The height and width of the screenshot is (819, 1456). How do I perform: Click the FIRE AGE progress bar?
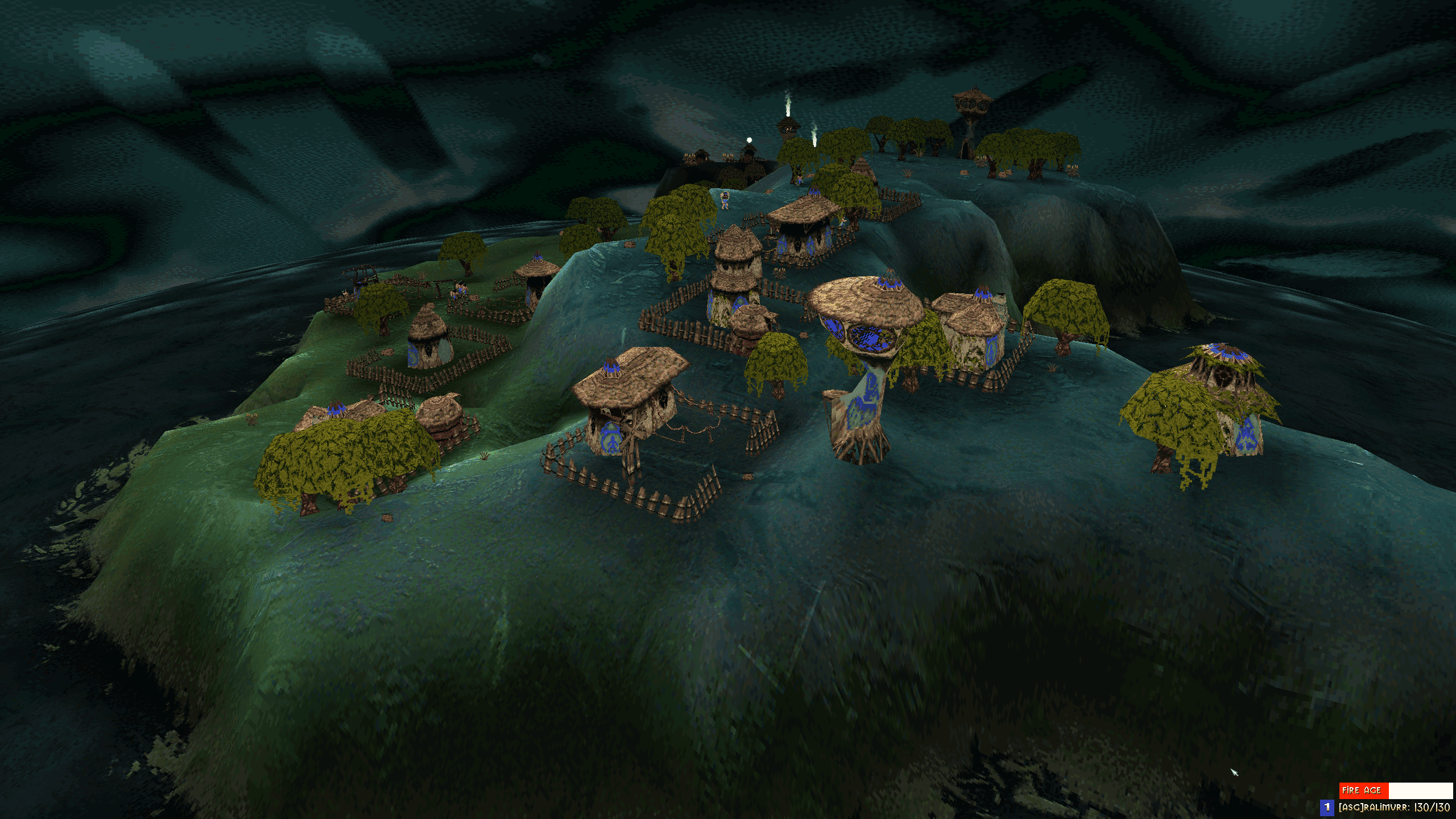pyautogui.click(x=1410, y=792)
